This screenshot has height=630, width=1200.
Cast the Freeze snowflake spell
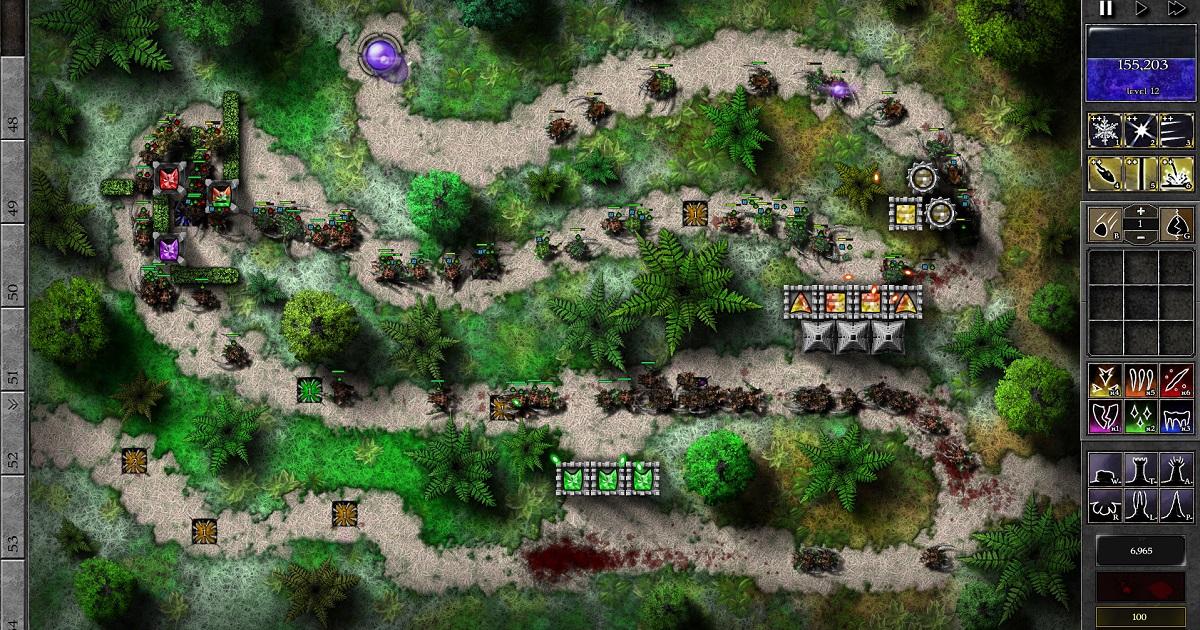1105,131
